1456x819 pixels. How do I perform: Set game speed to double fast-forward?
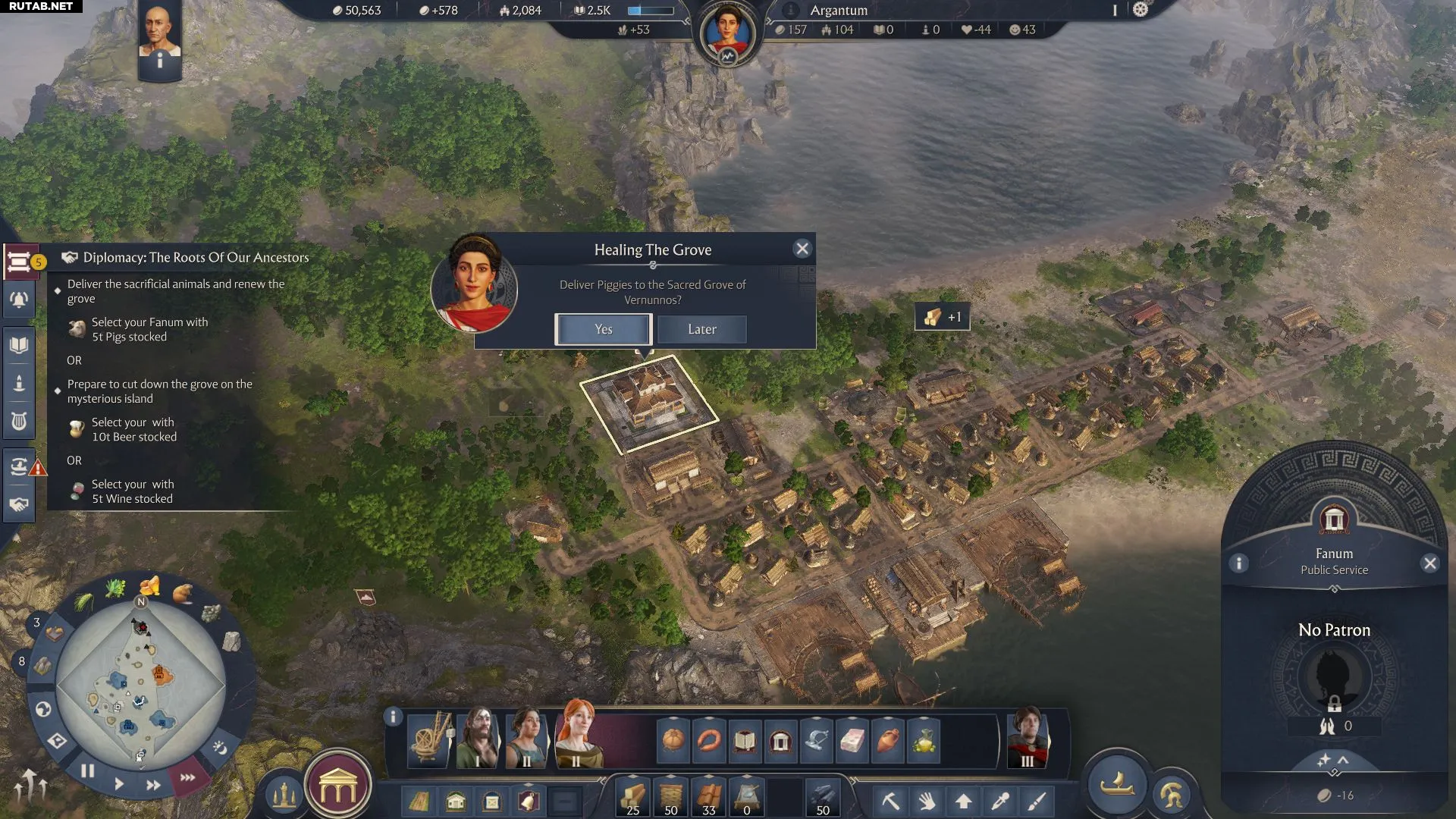coord(153,785)
